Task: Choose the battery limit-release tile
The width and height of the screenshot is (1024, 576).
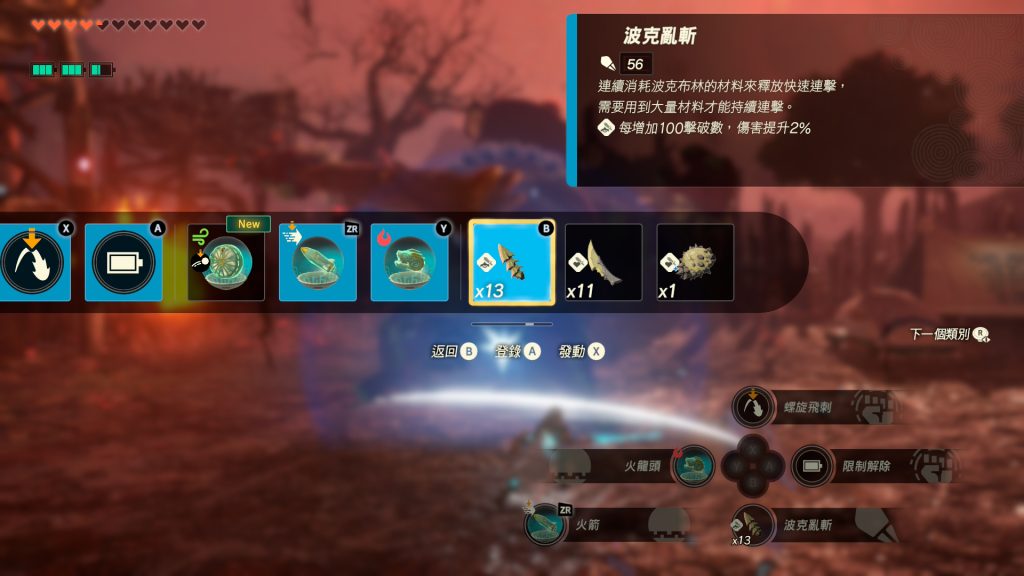Action: [x=123, y=262]
